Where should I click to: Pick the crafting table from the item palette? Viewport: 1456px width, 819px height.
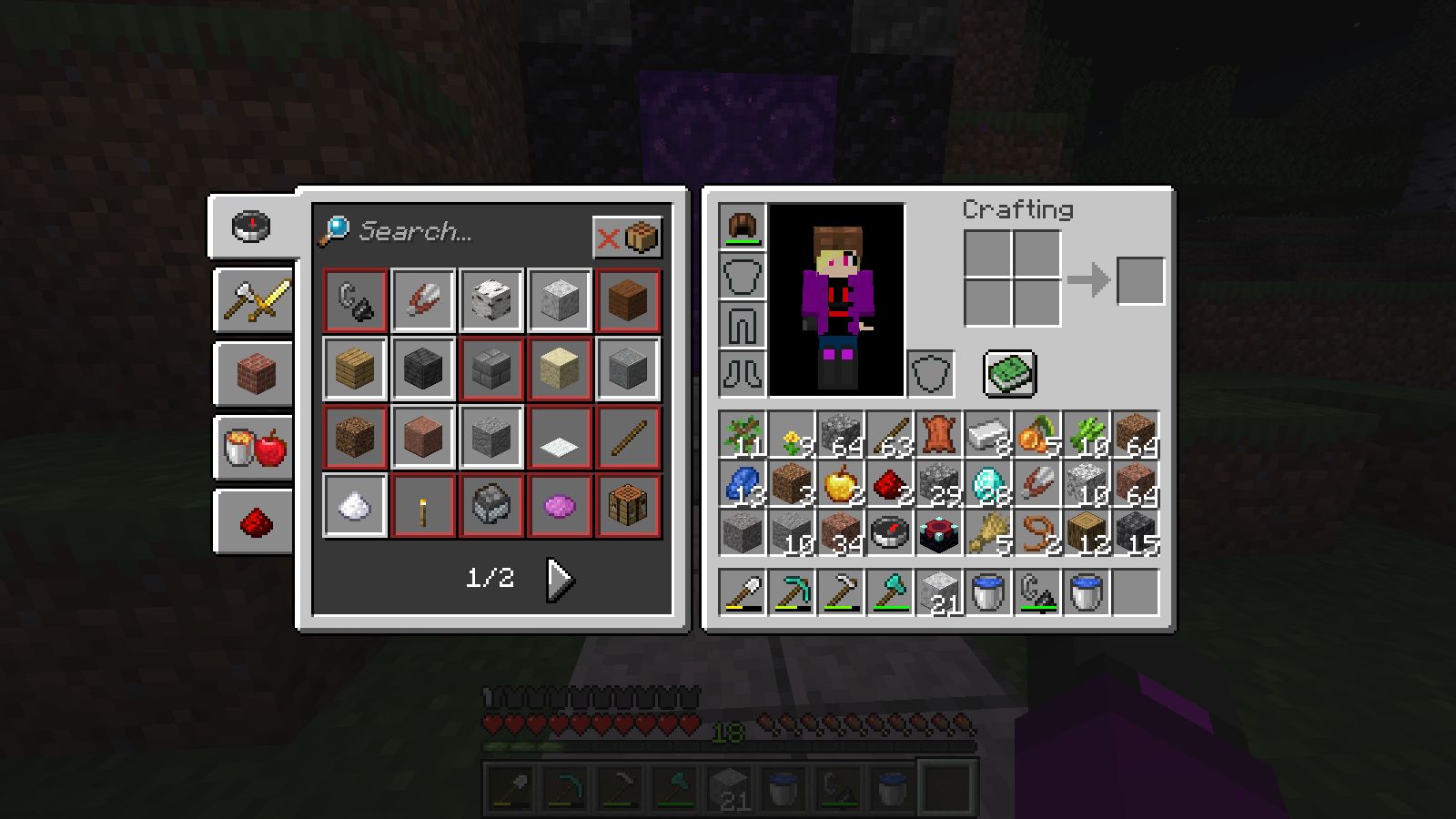(x=628, y=507)
